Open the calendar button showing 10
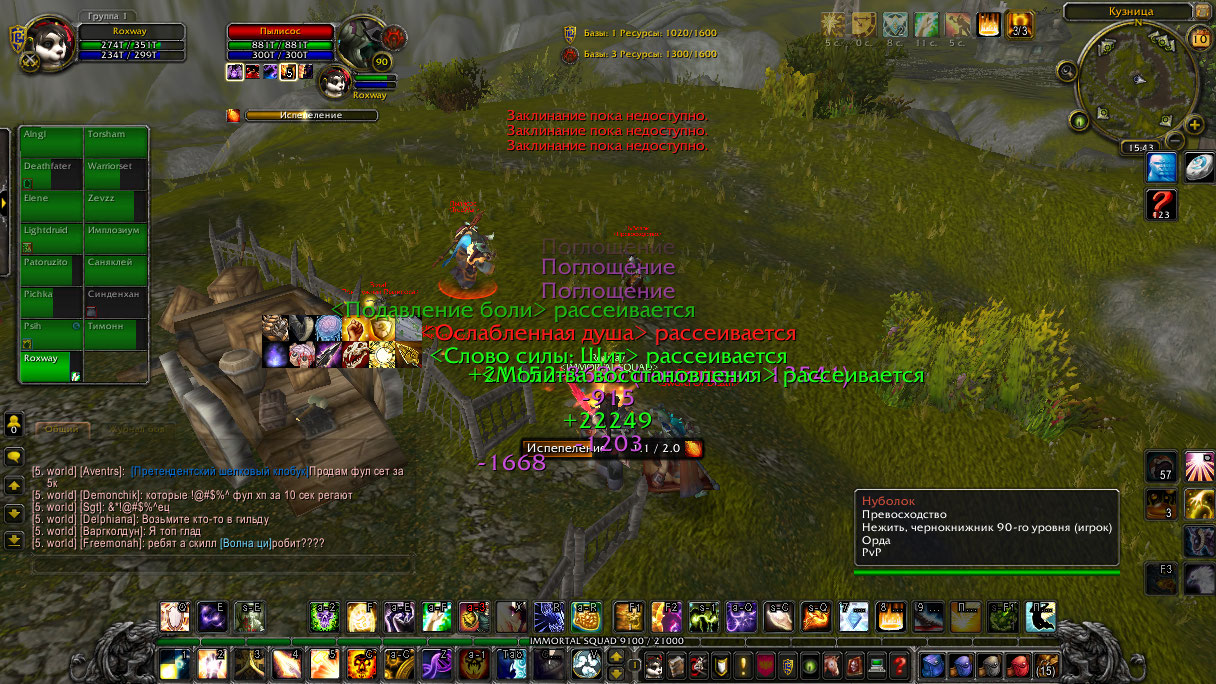Screen dimensions: 1216x684 [1200, 37]
